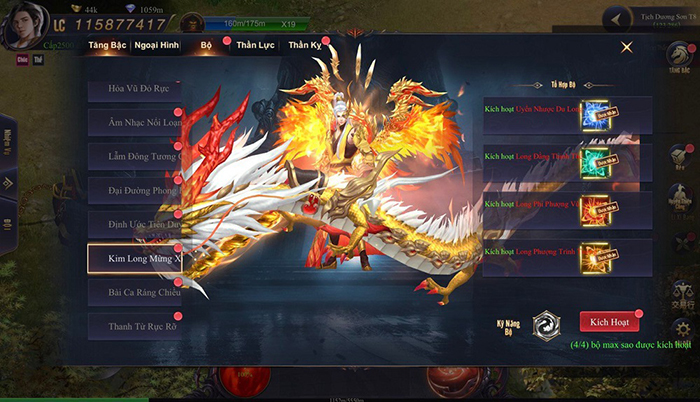Select the Ám Nhạc Nổi Loạn set
The height and width of the screenshot is (402, 700).
pos(135,123)
